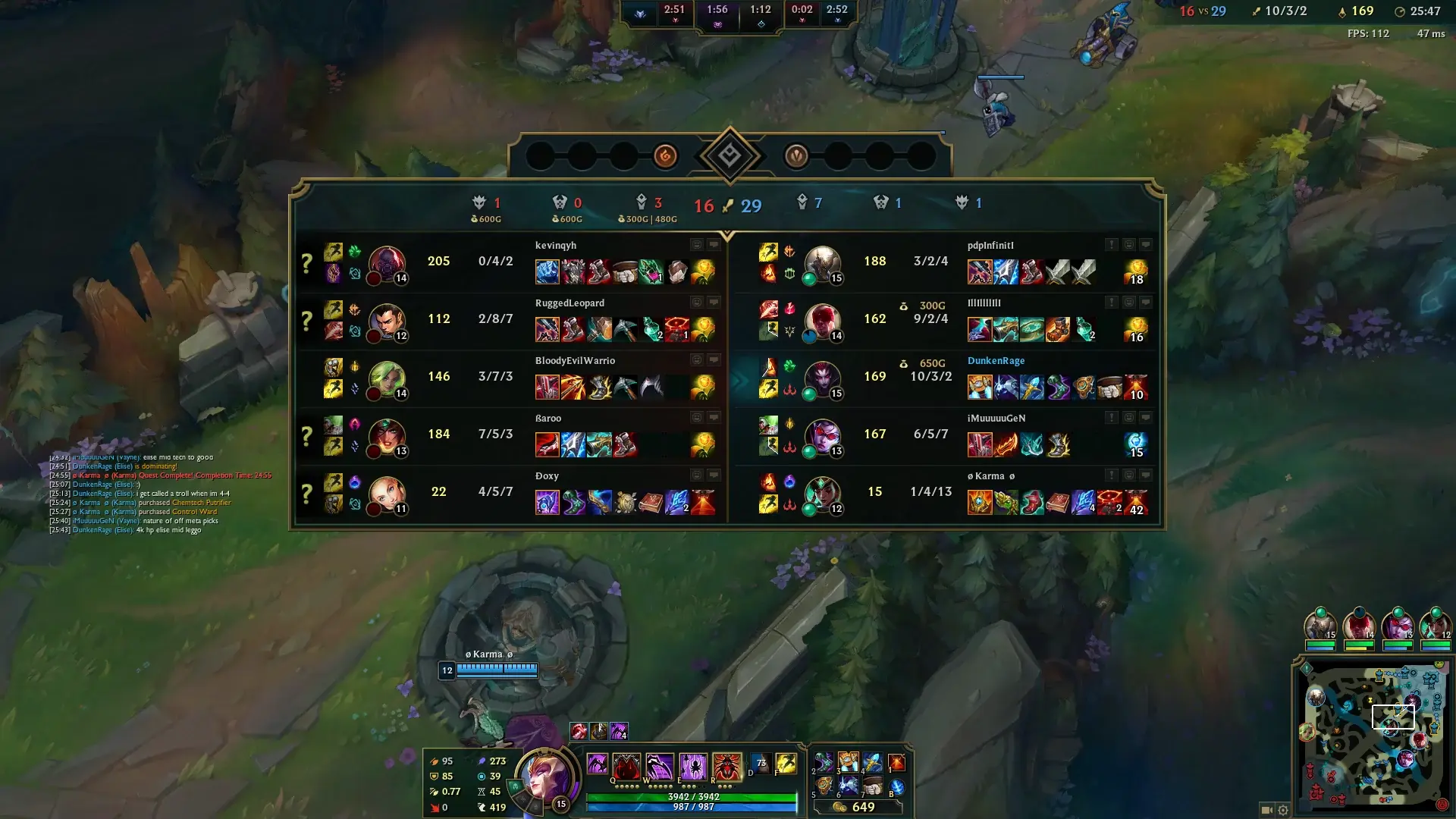
Task: Report ø Karma ø with the exclamation button
Action: pyautogui.click(x=1110, y=474)
